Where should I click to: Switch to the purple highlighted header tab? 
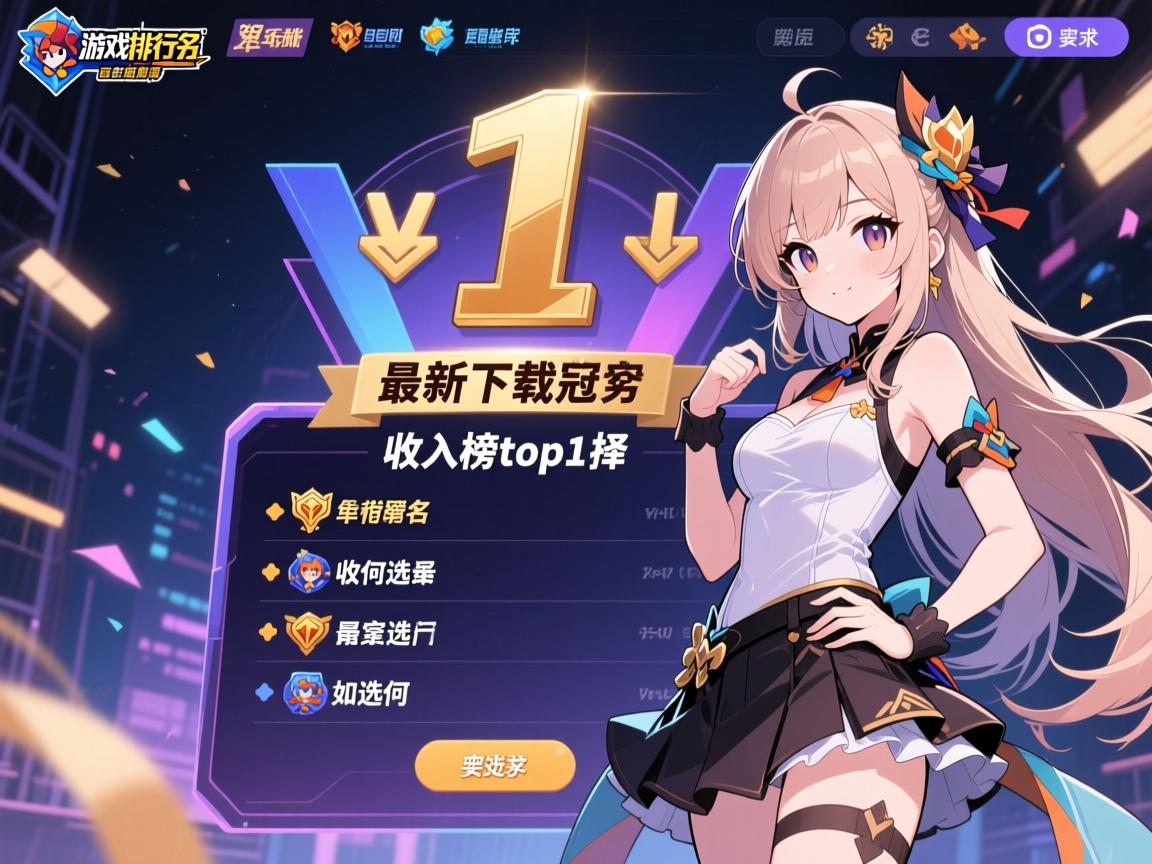269,38
